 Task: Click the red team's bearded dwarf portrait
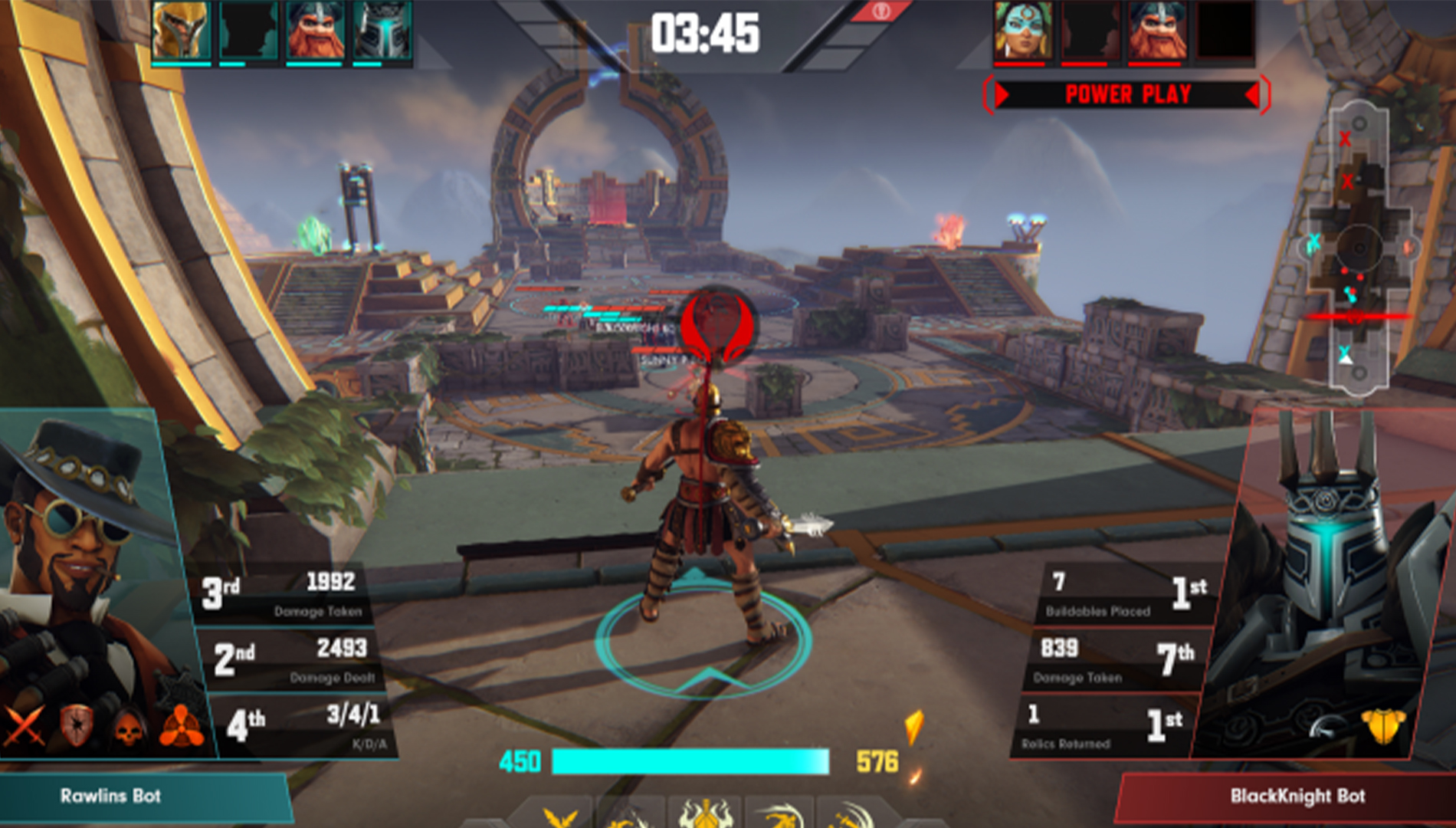click(1157, 31)
